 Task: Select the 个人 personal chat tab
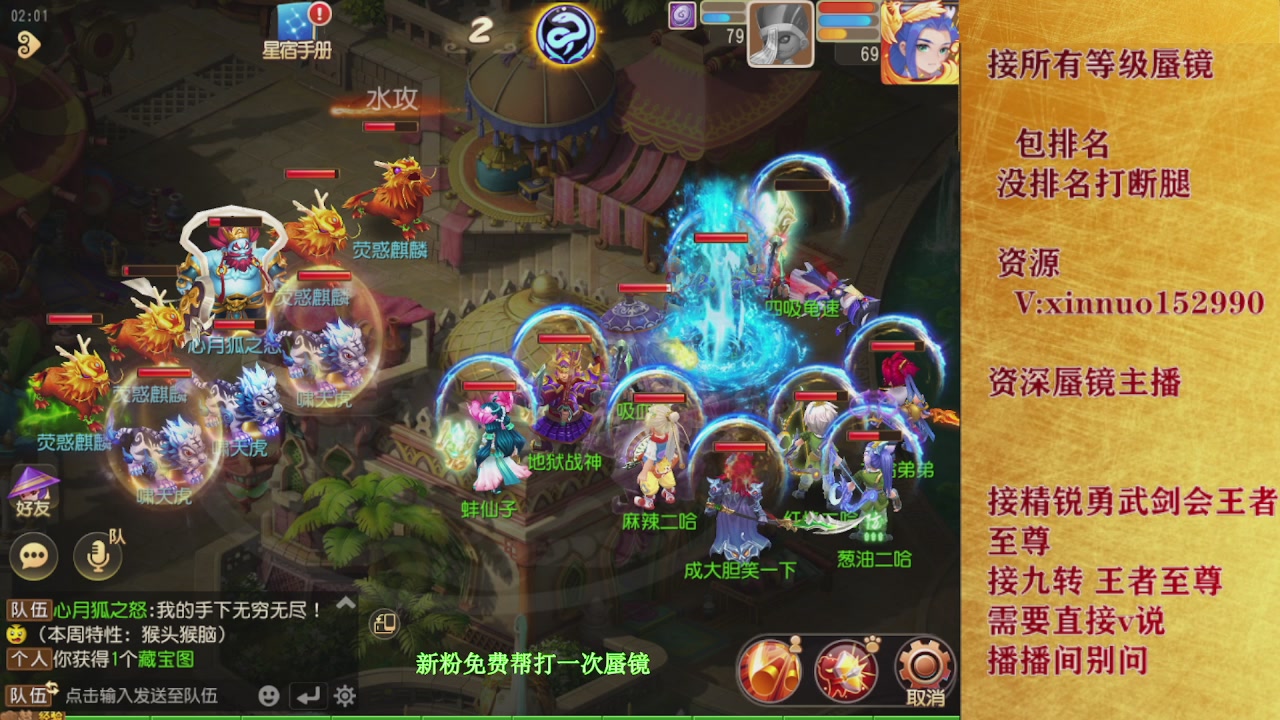tap(28, 657)
